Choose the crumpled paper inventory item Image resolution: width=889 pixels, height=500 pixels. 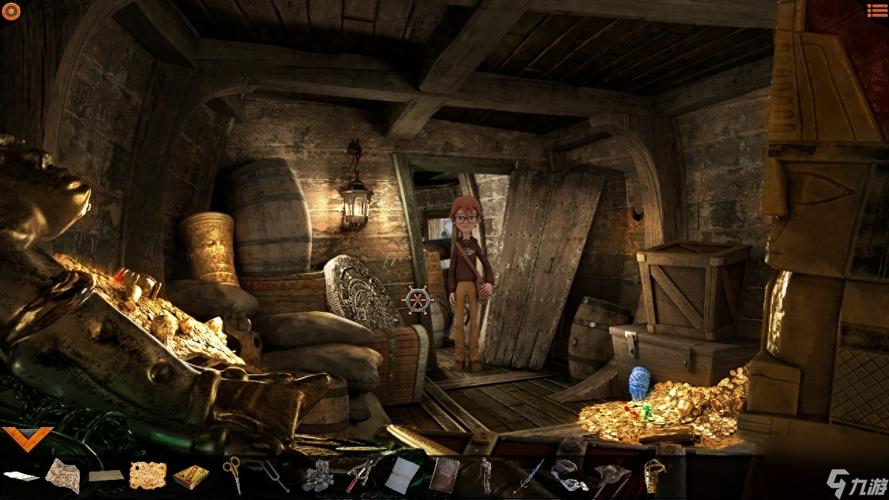[x=62, y=474]
